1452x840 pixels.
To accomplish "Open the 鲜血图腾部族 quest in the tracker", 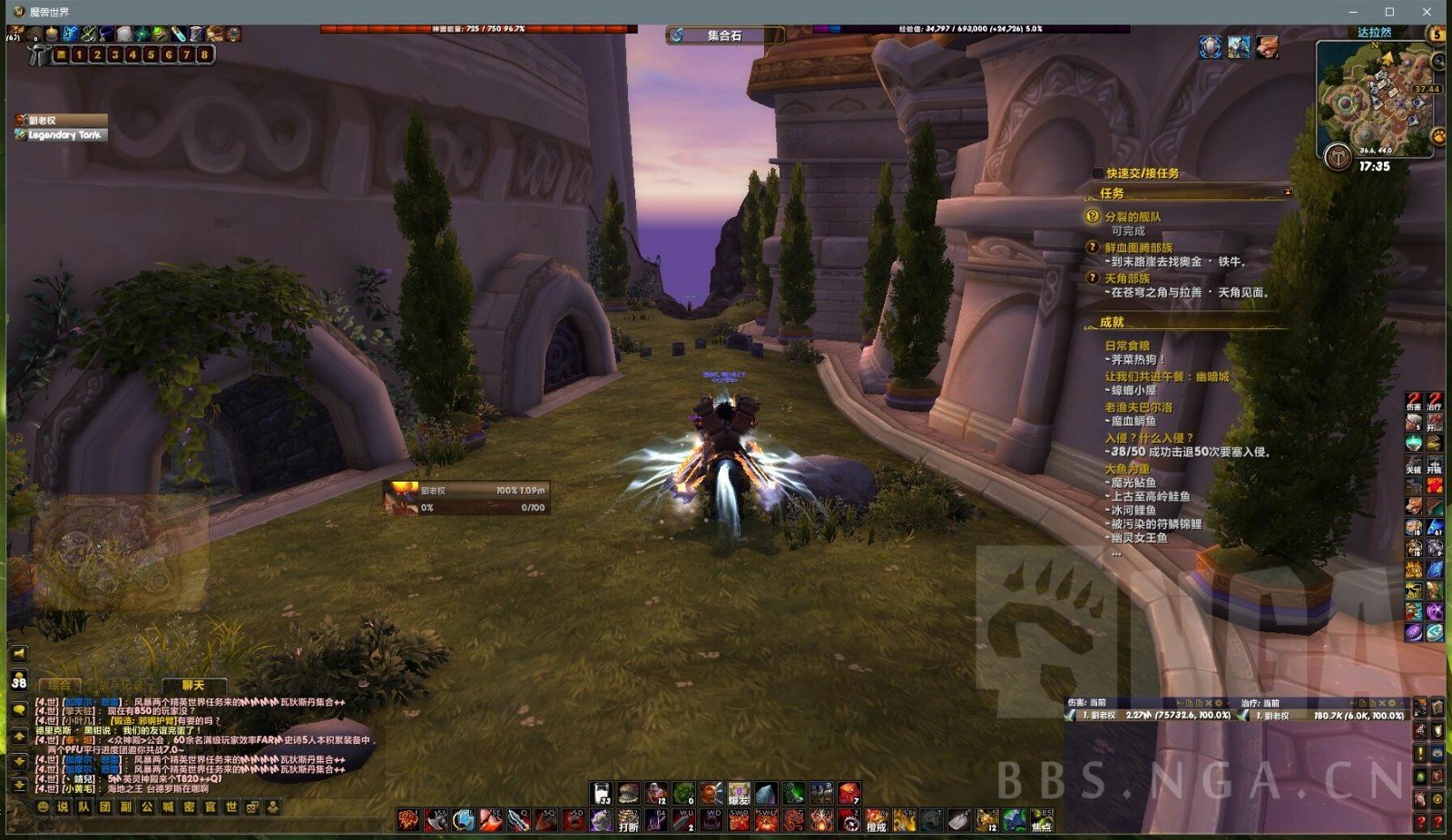I will 1138,248.
